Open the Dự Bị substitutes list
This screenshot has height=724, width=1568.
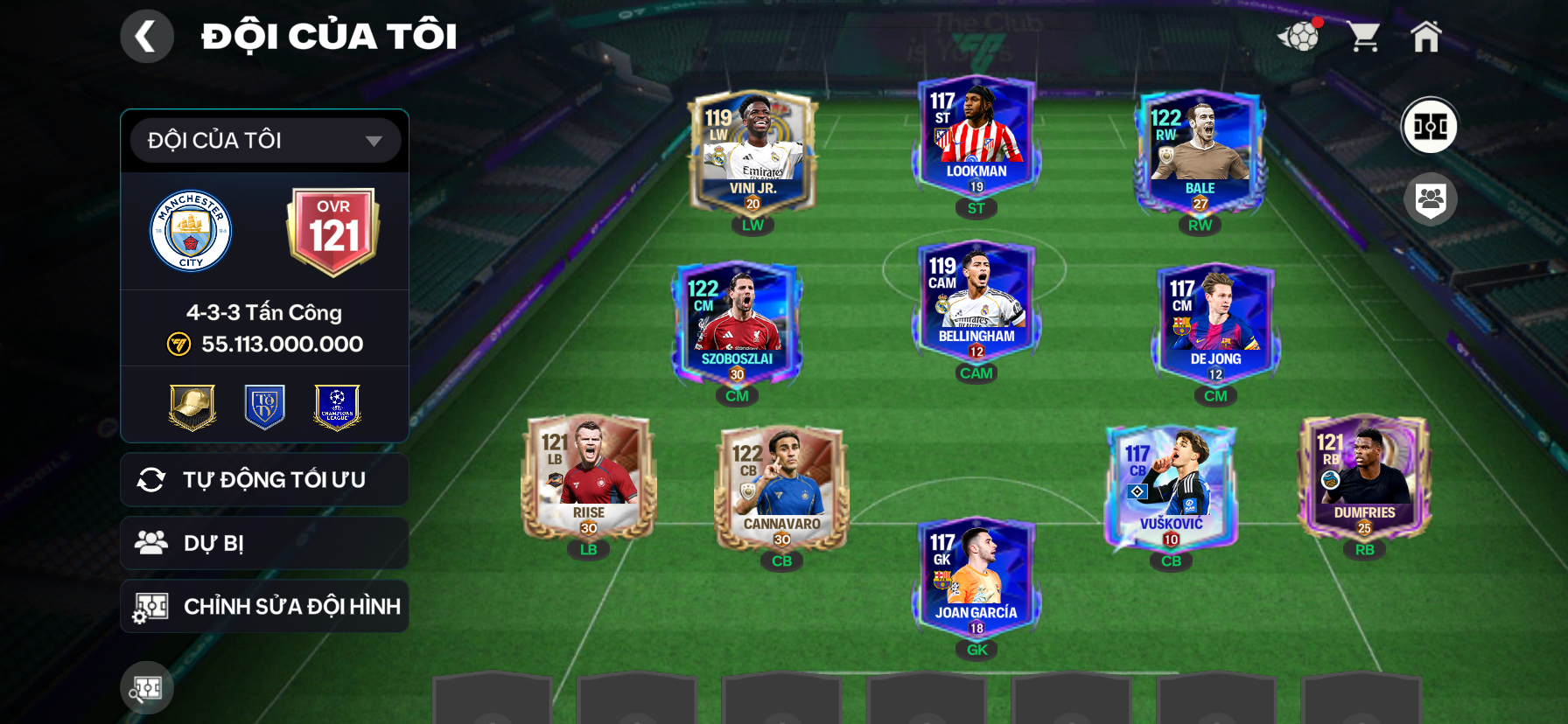point(264,543)
